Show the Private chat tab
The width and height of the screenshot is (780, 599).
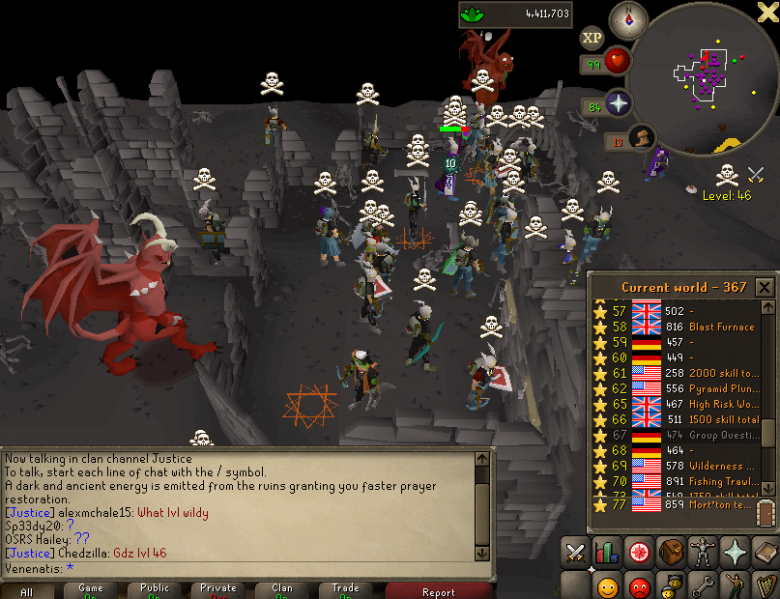(219, 591)
